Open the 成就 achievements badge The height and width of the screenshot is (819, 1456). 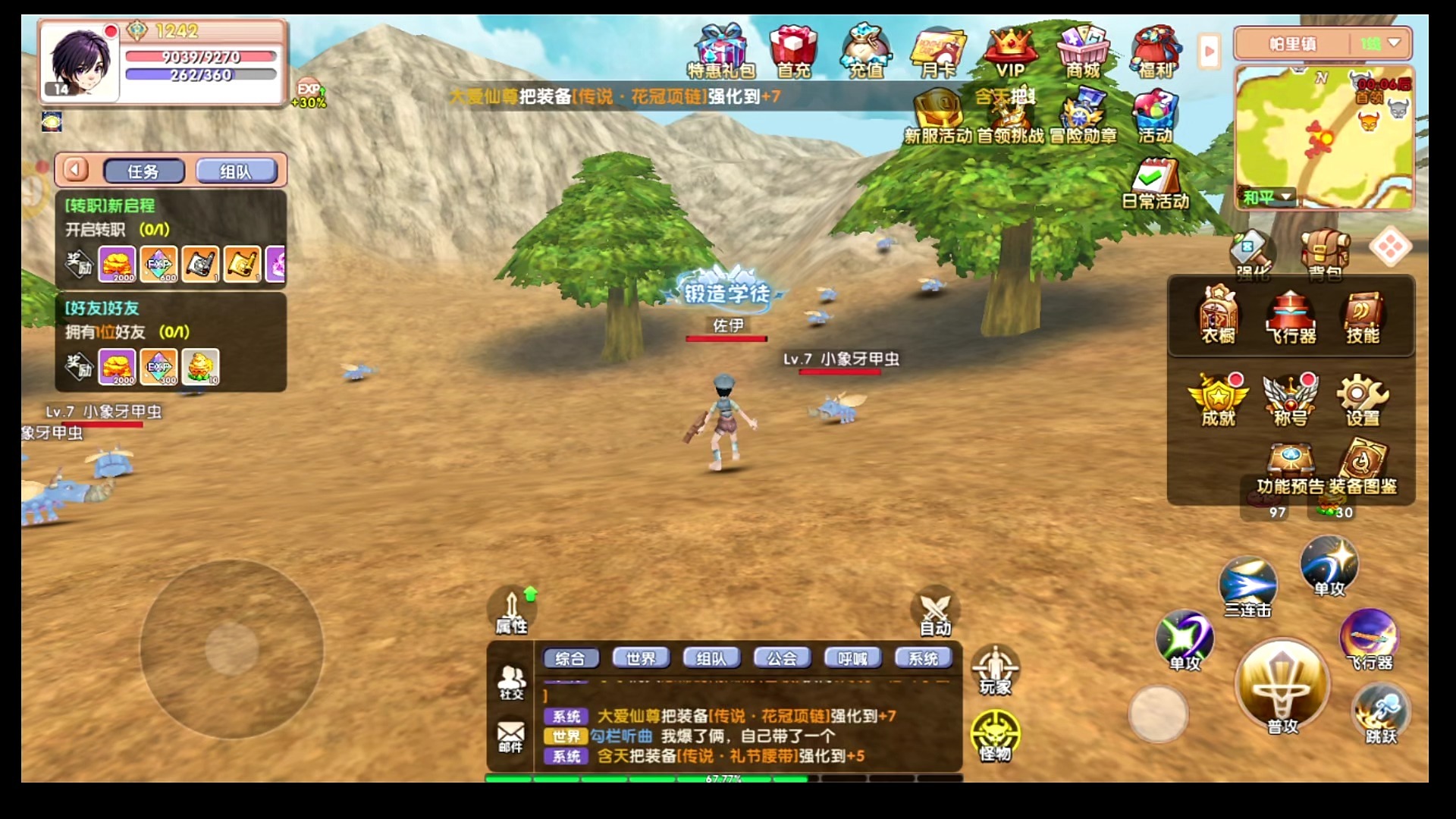1218,399
